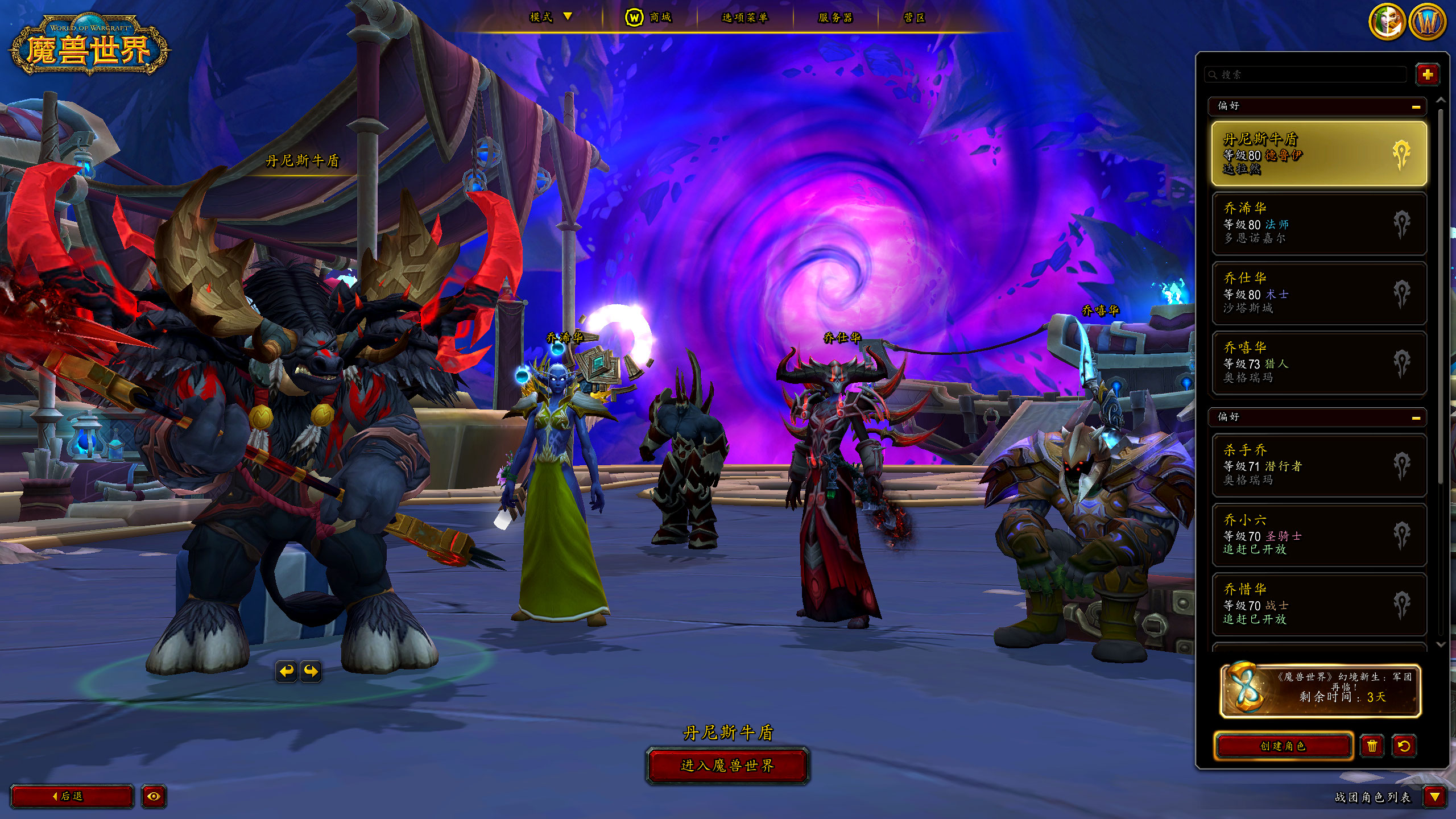Viewport: 1456px width, 819px height.
Task: Select character 乔浠华 level 80 mage
Action: tap(1318, 224)
